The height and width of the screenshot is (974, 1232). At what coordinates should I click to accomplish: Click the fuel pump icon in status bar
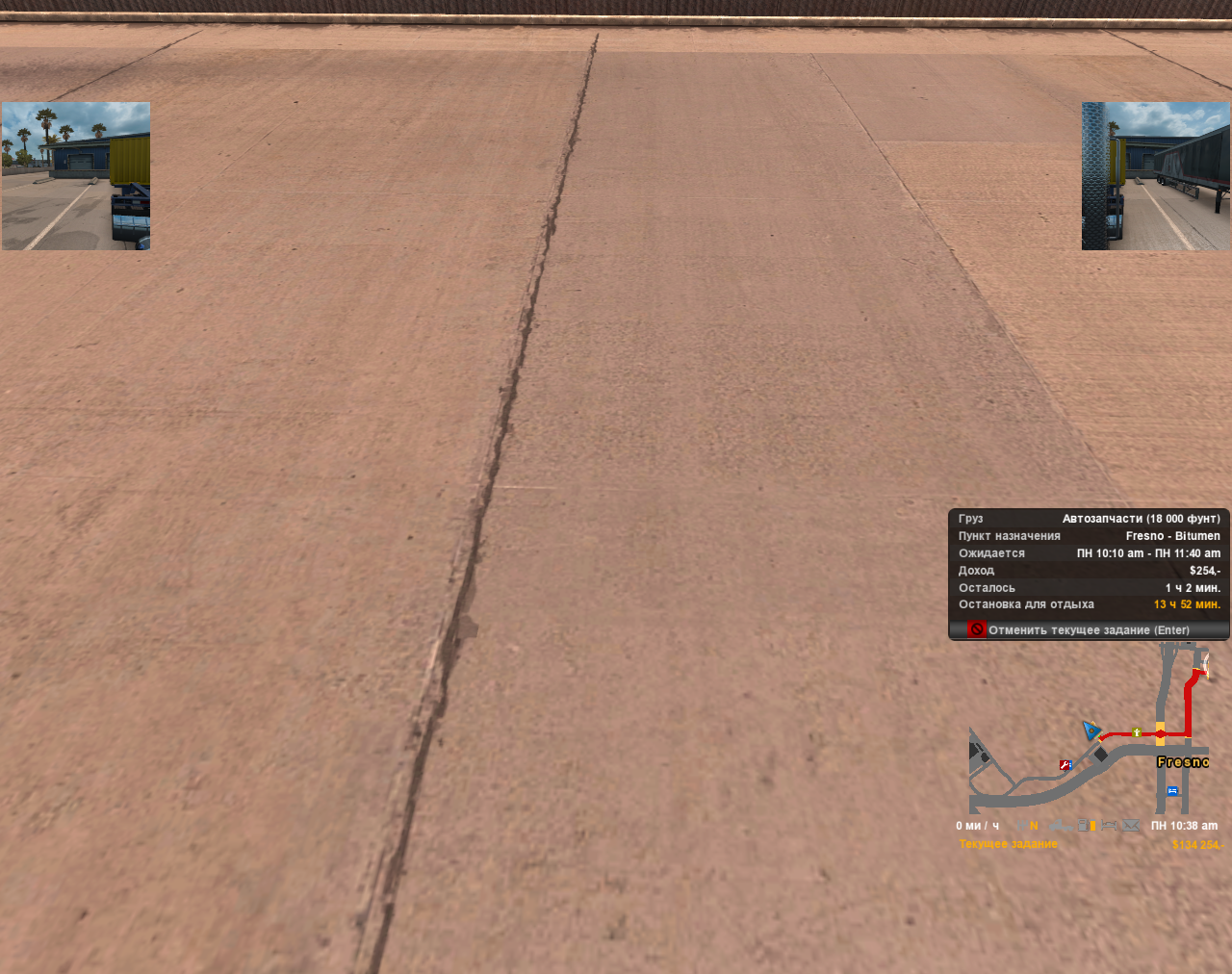(x=1082, y=825)
